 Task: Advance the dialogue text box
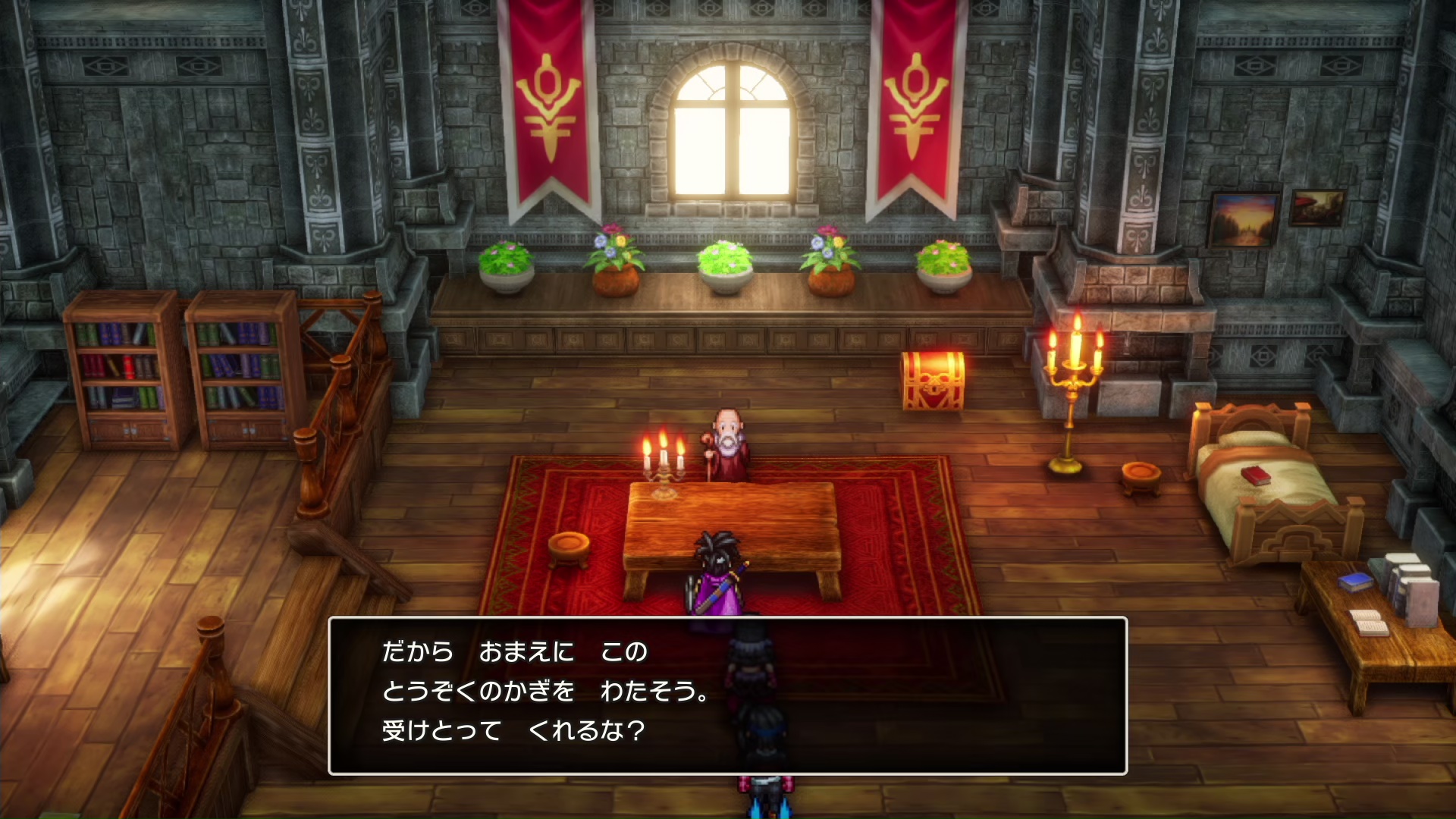tap(726, 695)
